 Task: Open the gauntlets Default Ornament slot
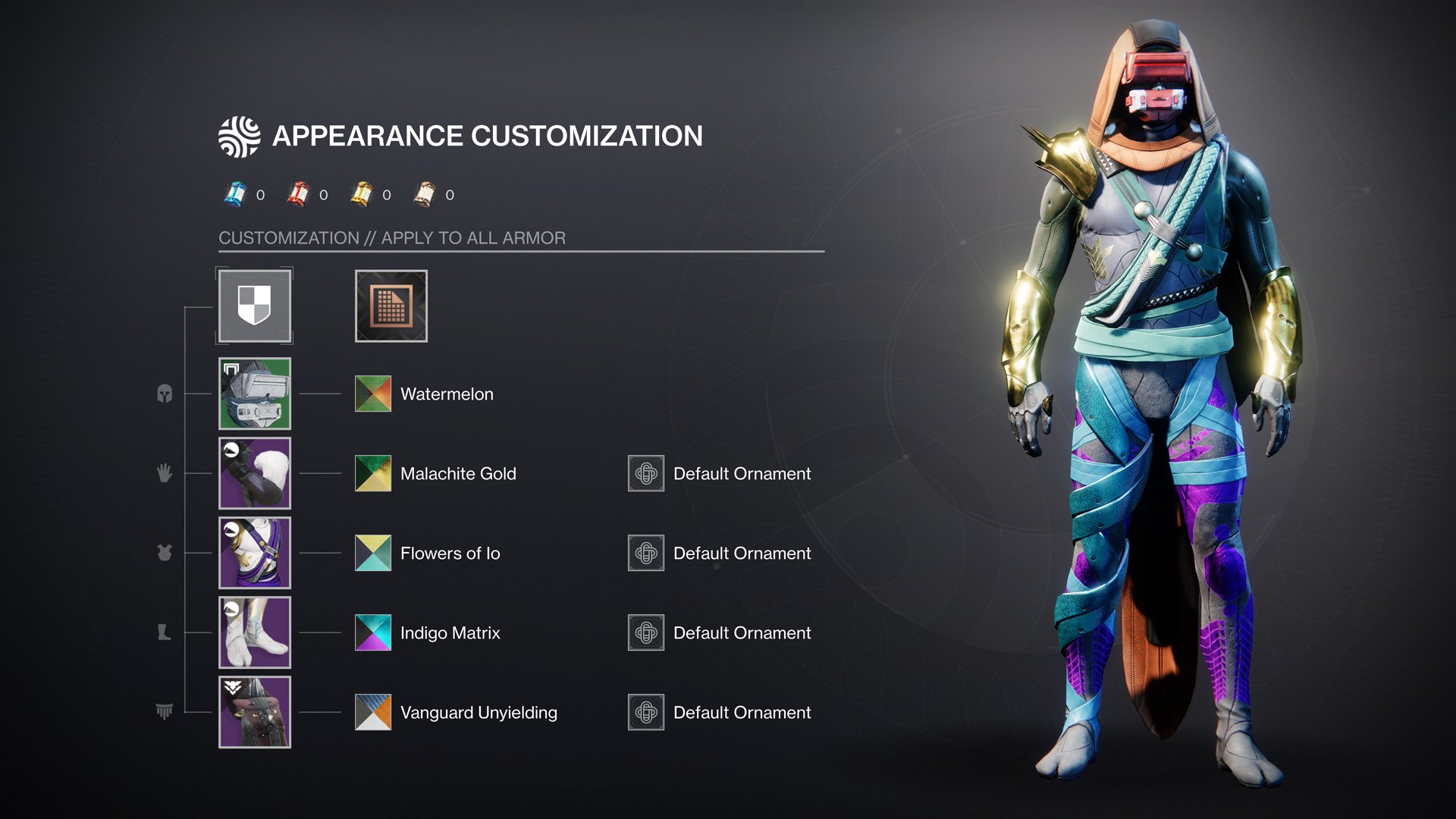646,473
